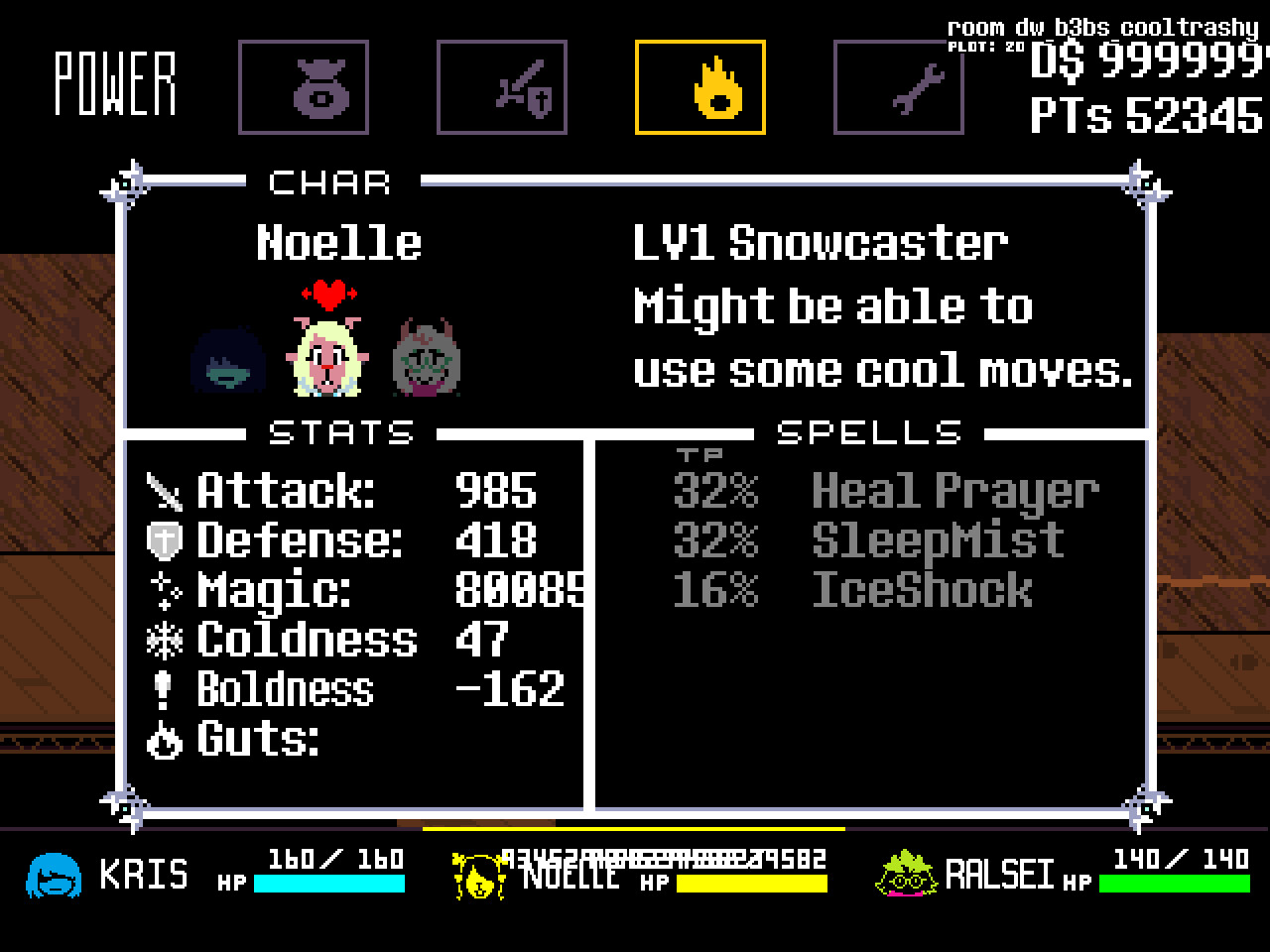Expand the SPELLS section header
Screen dimensions: 1270x952
point(867,431)
